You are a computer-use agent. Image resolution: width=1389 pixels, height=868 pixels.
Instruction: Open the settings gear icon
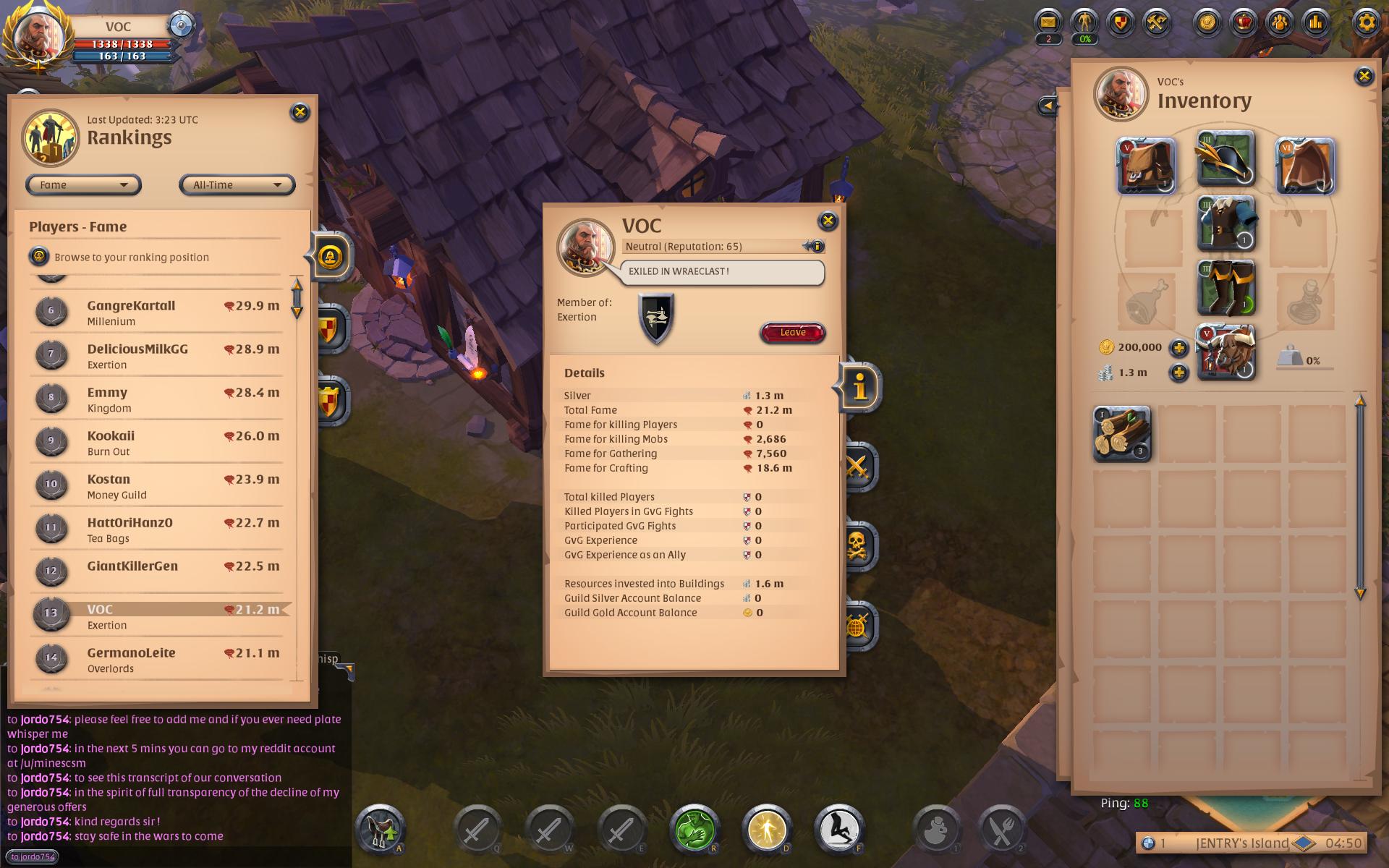tap(1366, 22)
